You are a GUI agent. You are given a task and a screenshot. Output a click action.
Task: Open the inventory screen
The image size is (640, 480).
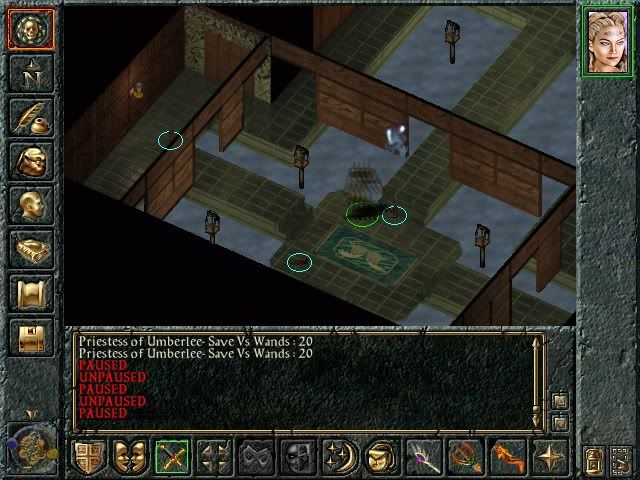click(30, 161)
